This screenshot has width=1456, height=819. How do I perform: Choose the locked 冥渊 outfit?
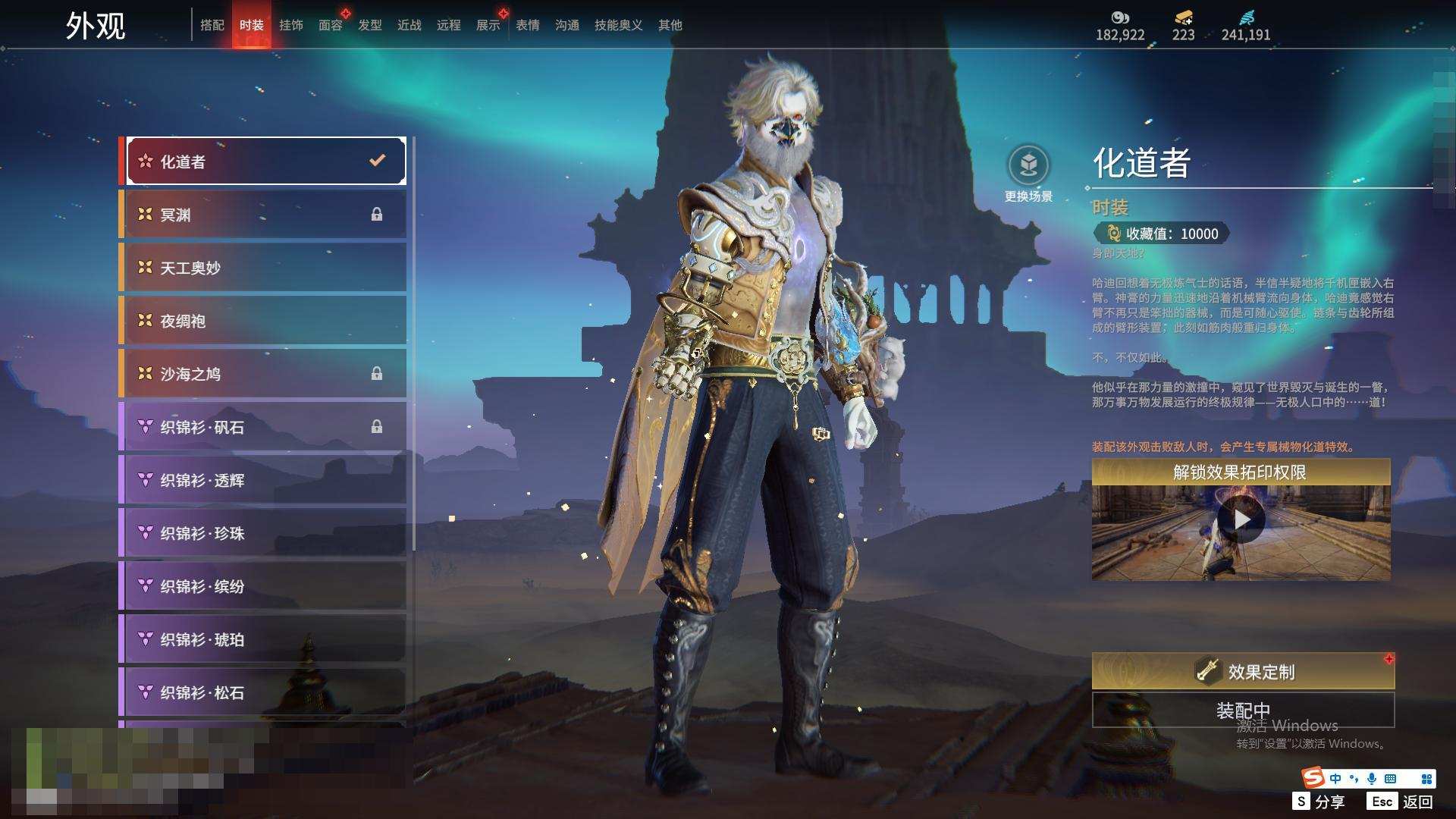(265, 215)
